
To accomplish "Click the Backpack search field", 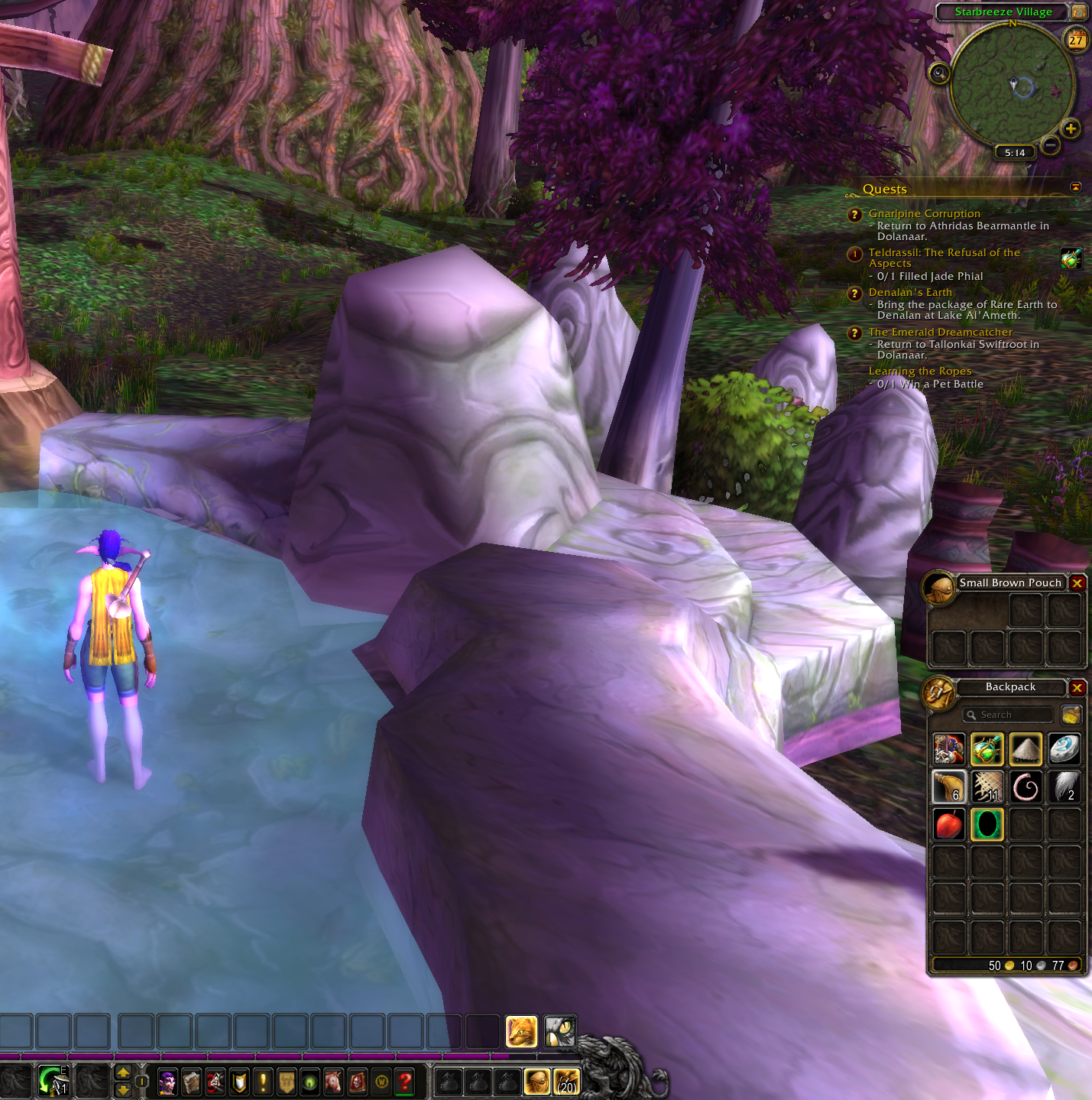I will click(x=1009, y=715).
